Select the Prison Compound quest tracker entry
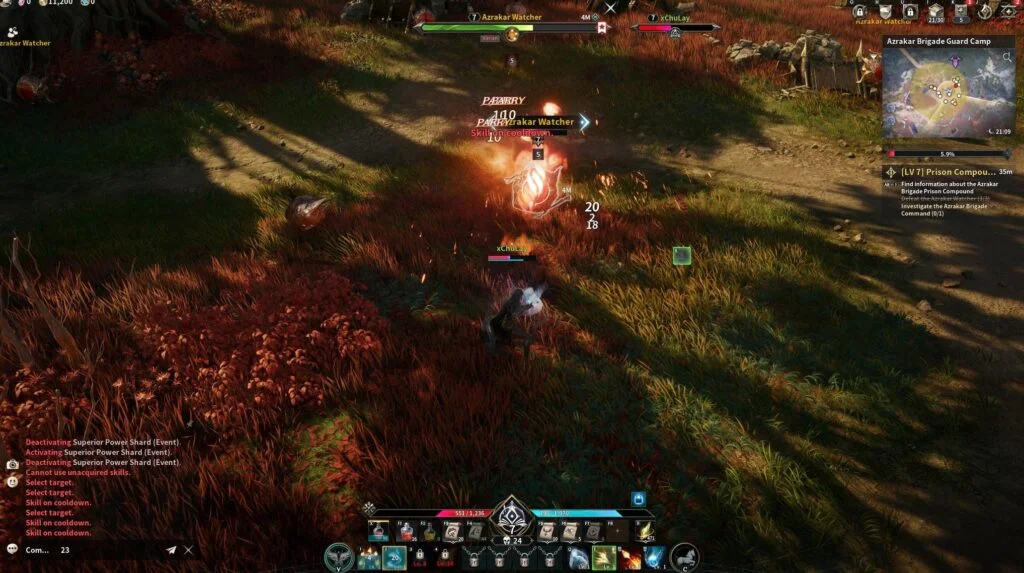Screen dimensions: 1024x573 pos(944,172)
